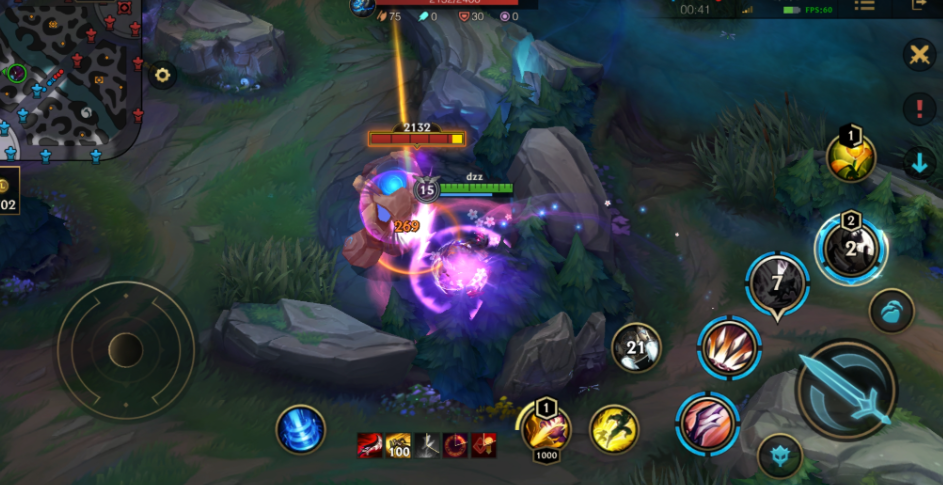
Task: Tap the blue down arrow ping button
Action: pos(918,162)
